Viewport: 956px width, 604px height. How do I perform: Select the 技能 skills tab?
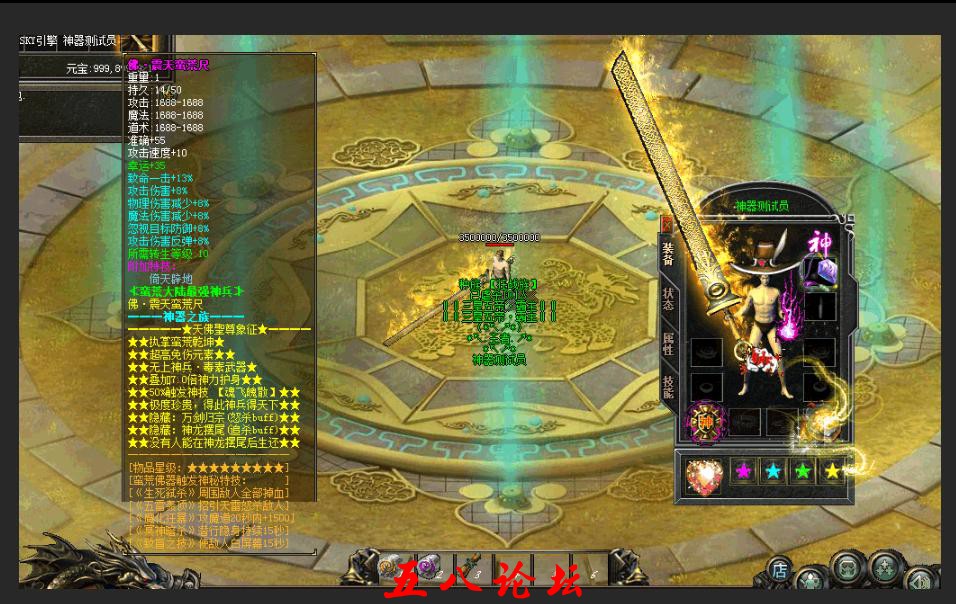(668, 387)
